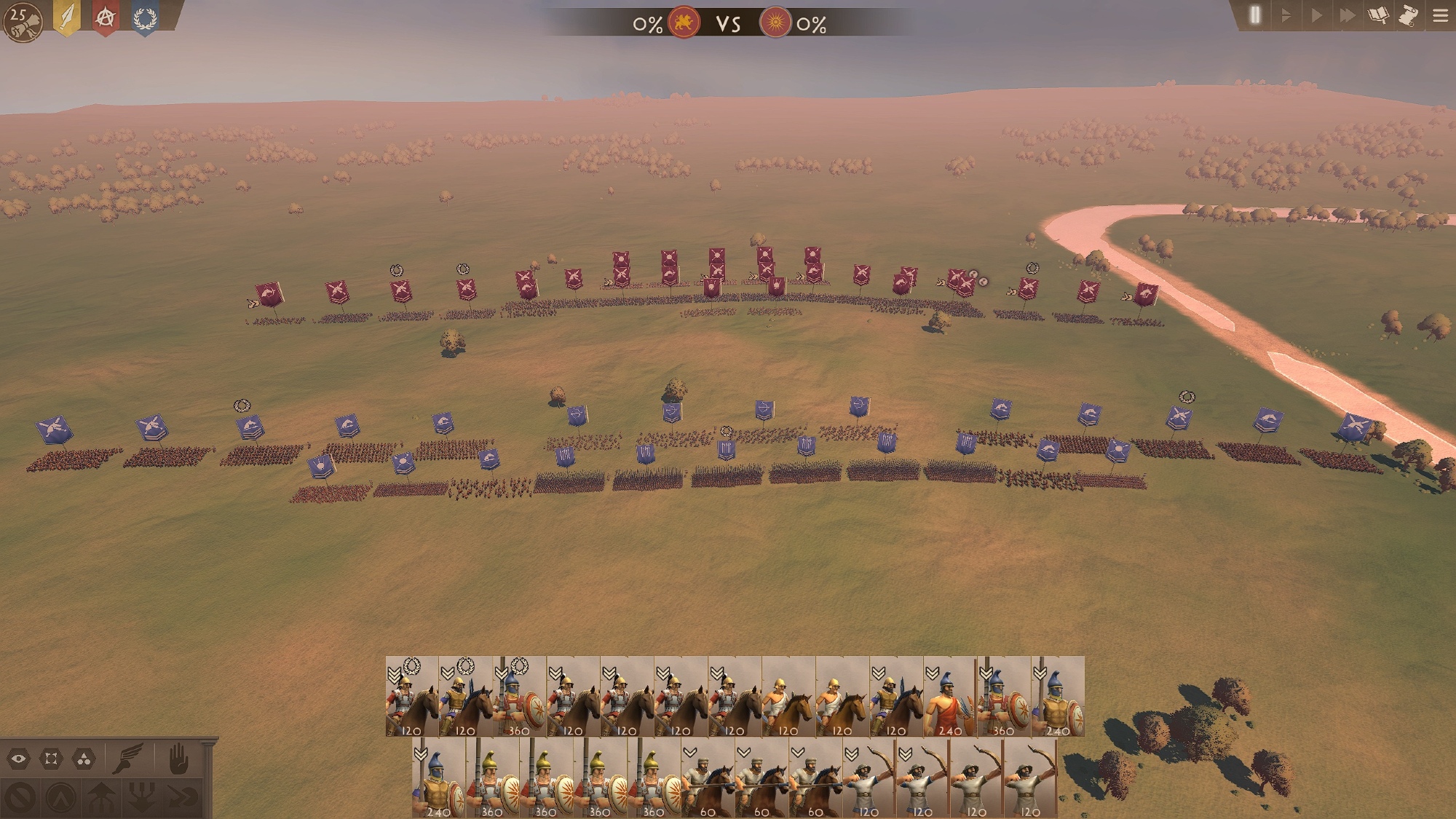
Task: Select the red anarchy-symbol banner
Action: 106,17
